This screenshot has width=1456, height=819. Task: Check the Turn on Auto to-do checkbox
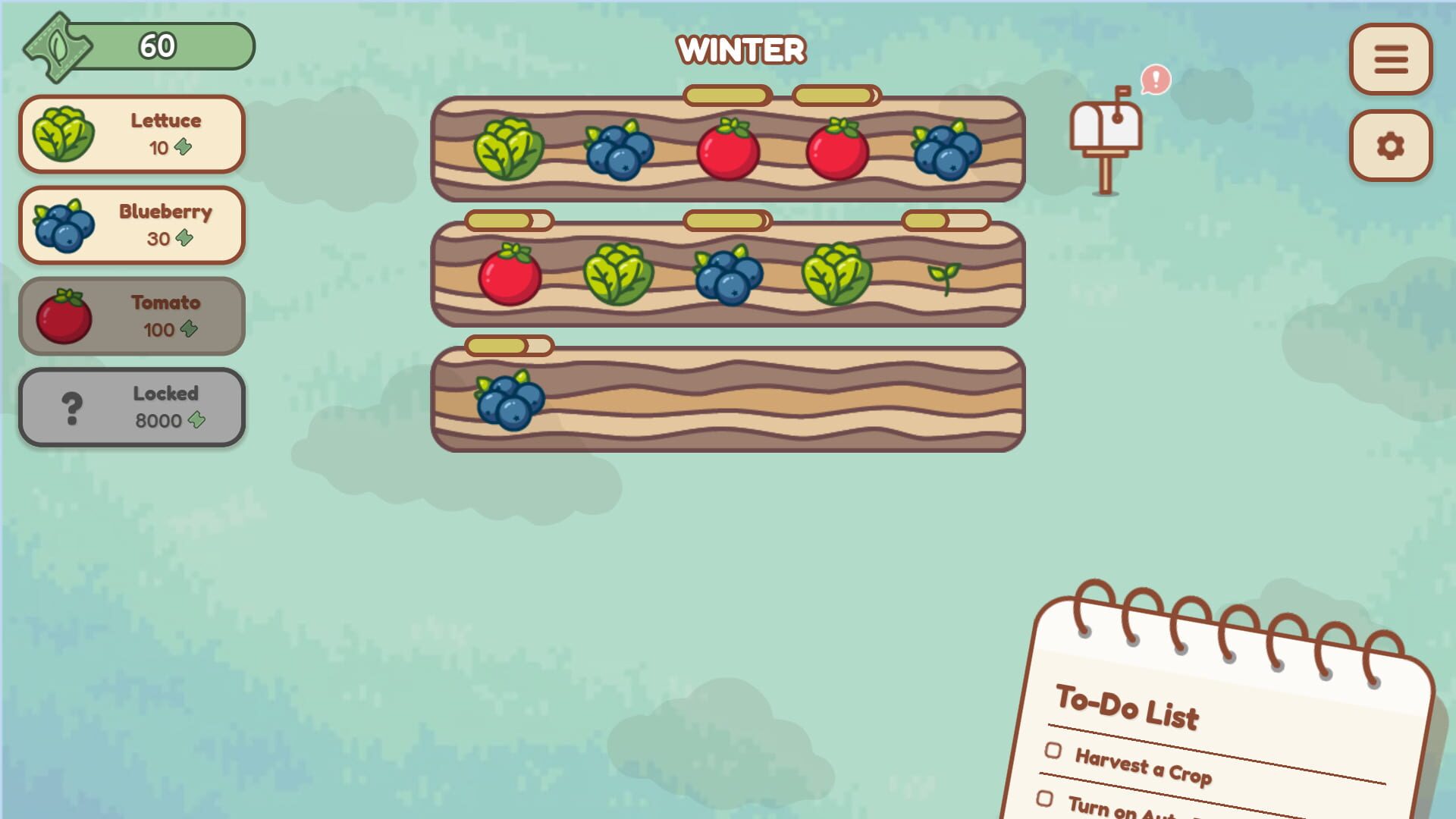[1046, 799]
